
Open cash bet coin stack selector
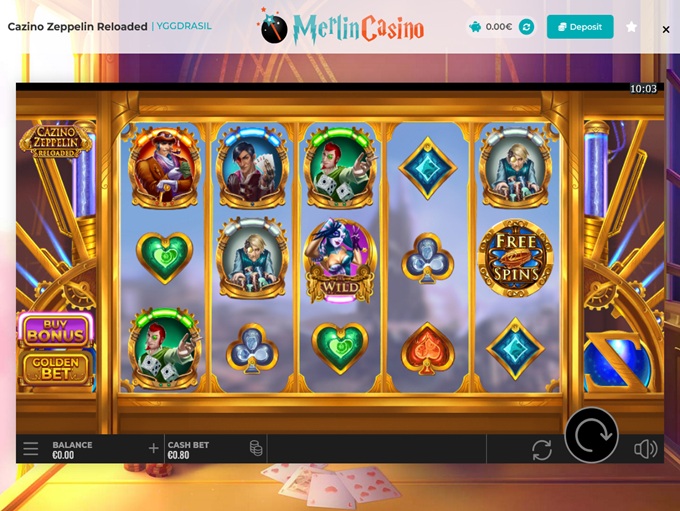tap(256, 448)
